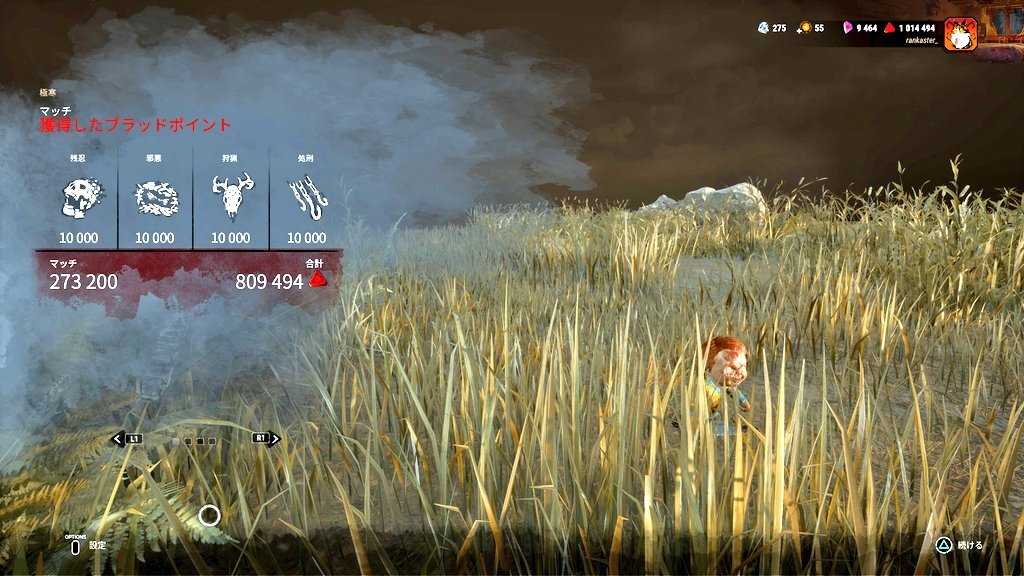Go to the previous page with left arrow

(x=126, y=438)
